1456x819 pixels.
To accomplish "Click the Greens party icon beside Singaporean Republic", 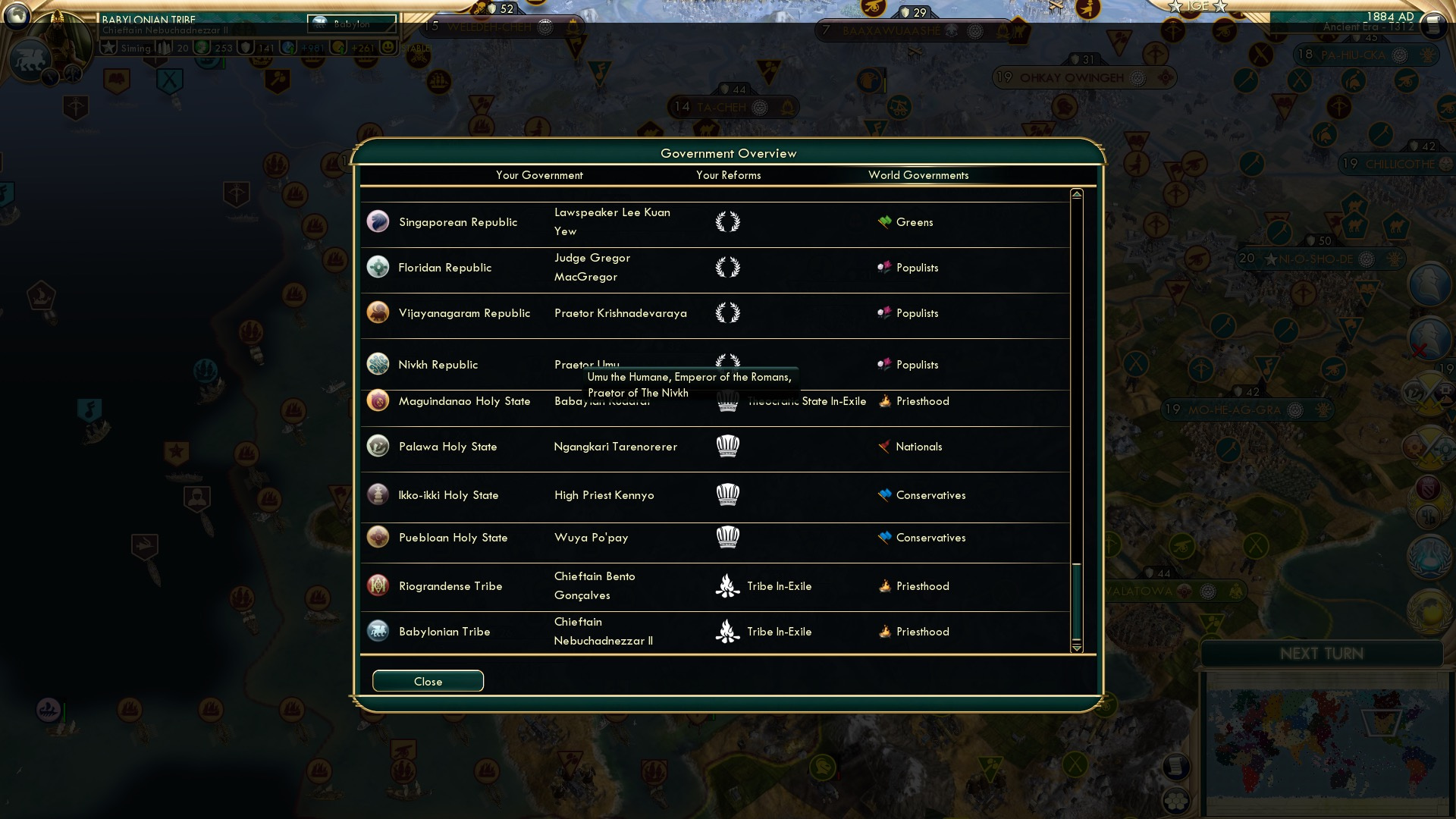I will 883,221.
